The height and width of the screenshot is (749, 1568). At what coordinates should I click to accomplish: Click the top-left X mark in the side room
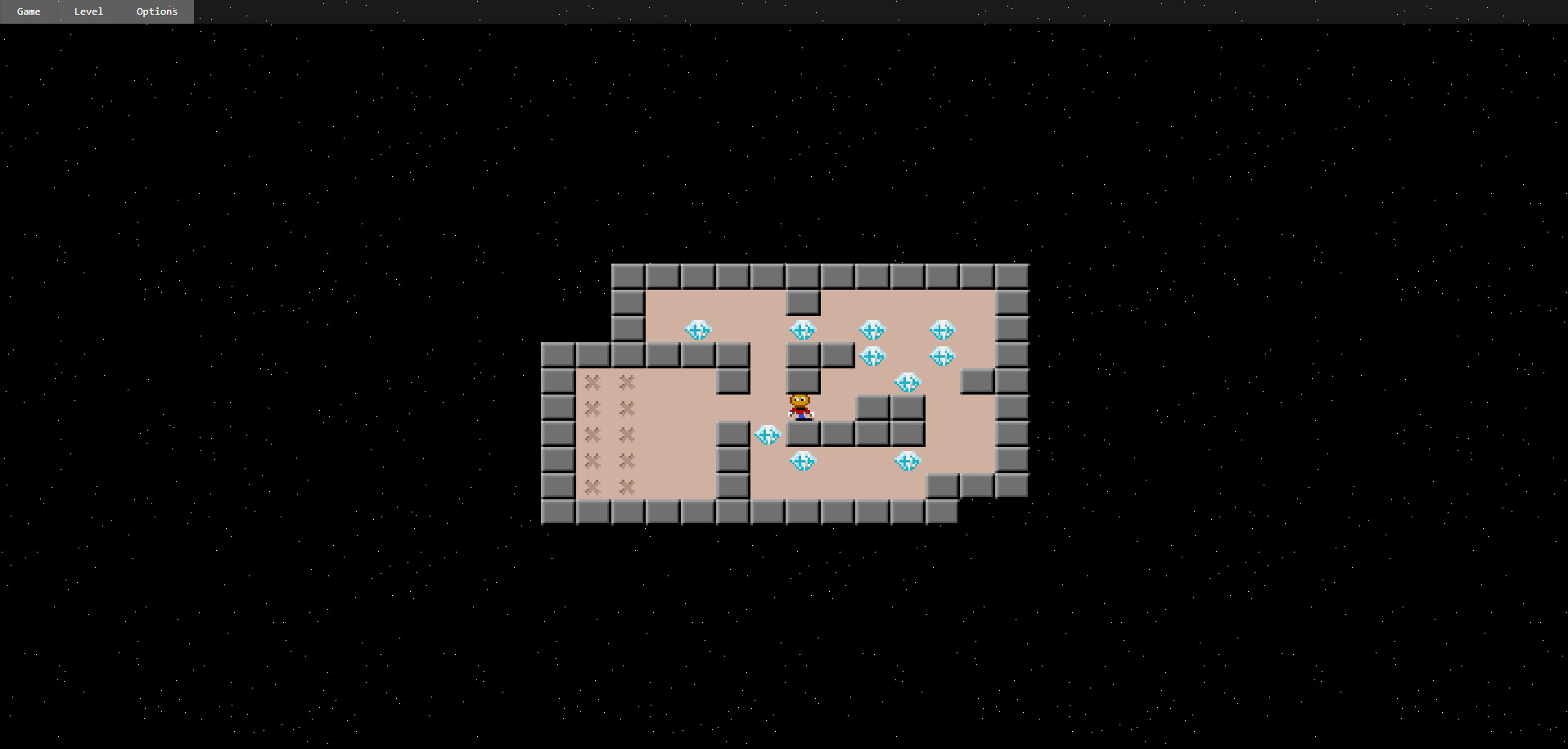pyautogui.click(x=592, y=382)
